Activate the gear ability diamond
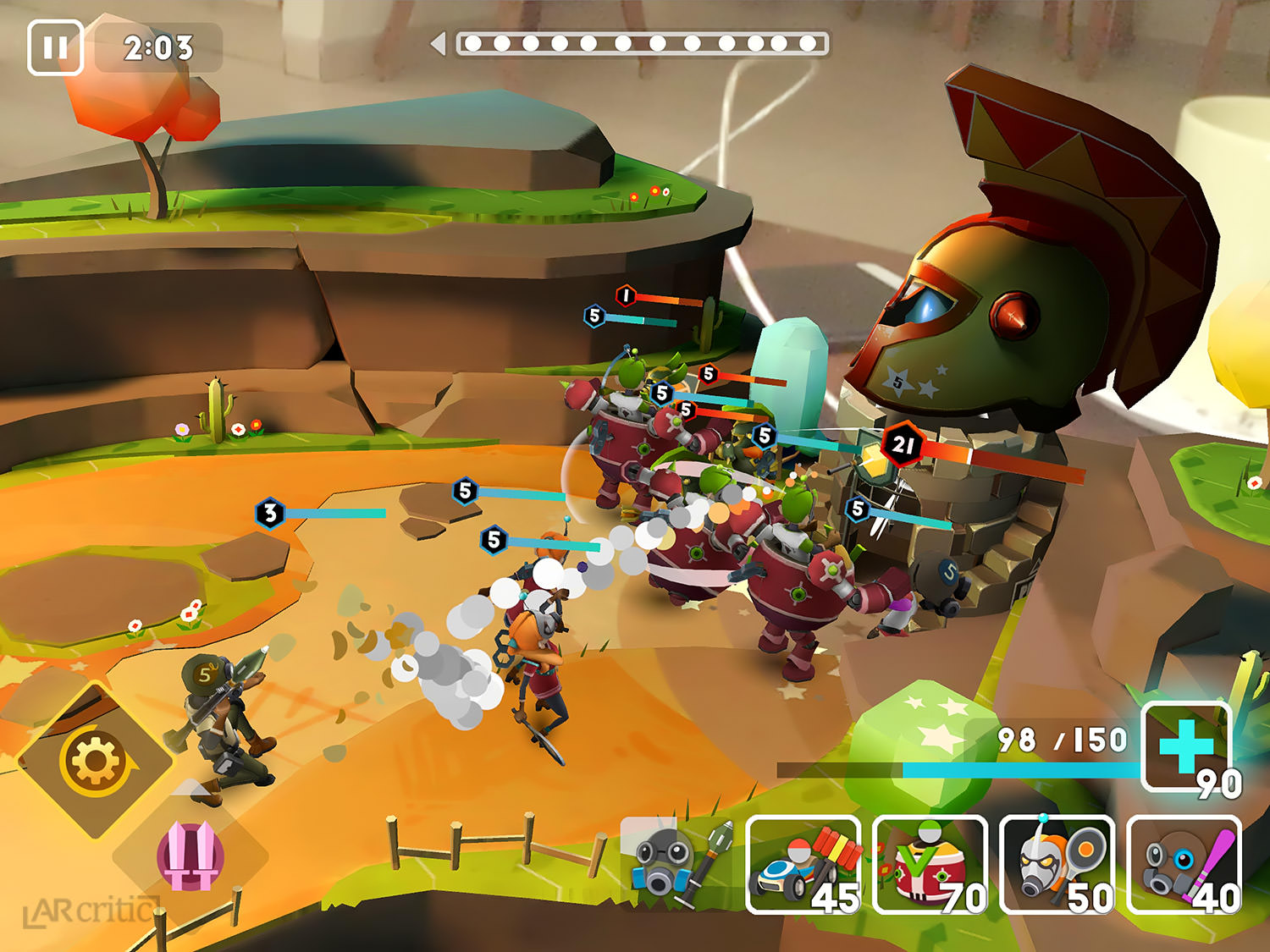 95,761
